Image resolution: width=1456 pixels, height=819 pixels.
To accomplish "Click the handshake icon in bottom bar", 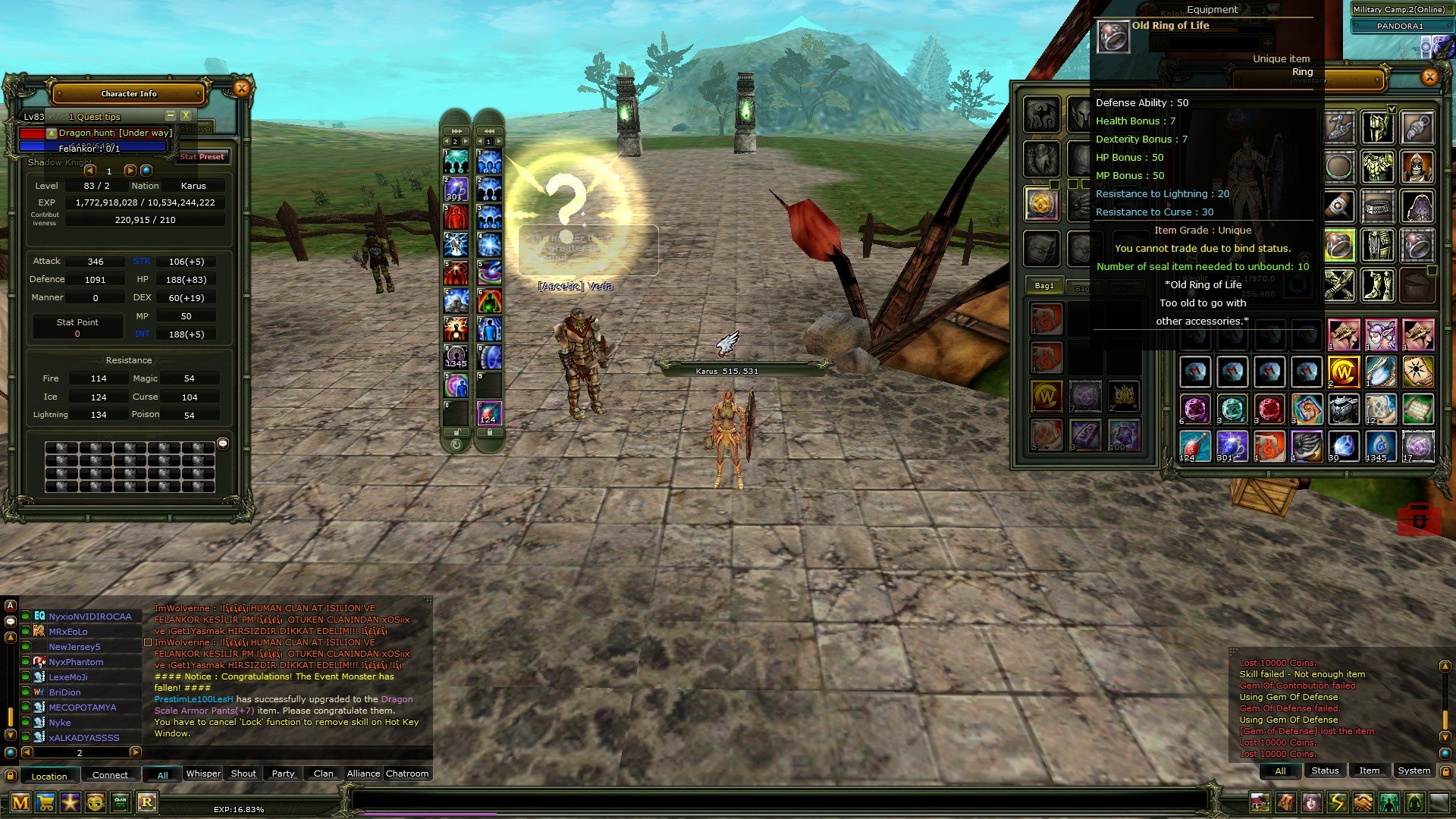I will coord(1363,802).
